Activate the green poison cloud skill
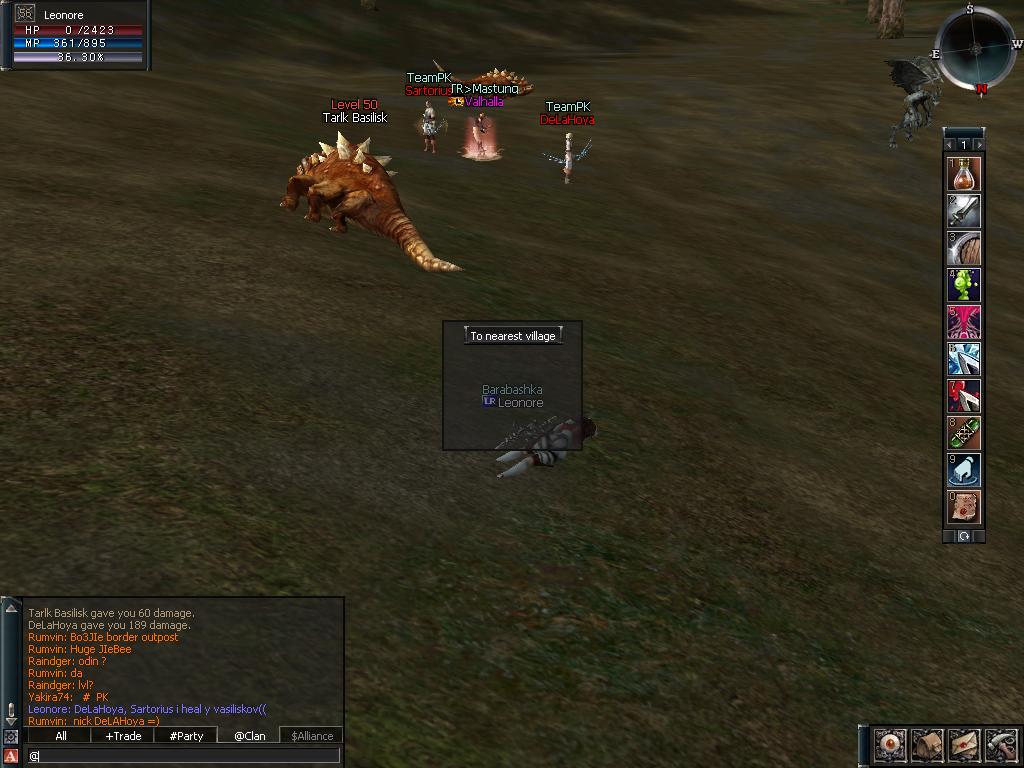 click(964, 286)
